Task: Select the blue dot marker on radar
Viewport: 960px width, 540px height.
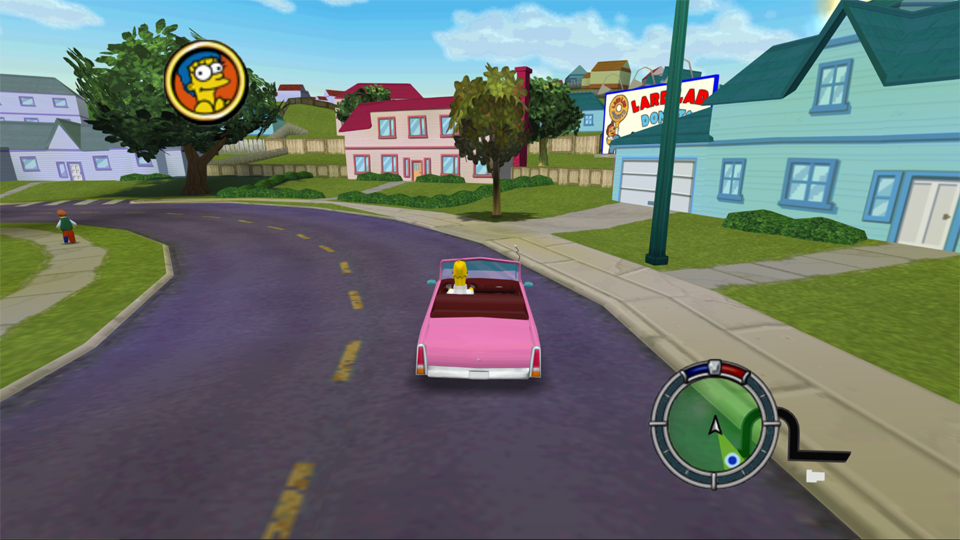Action: point(732,460)
